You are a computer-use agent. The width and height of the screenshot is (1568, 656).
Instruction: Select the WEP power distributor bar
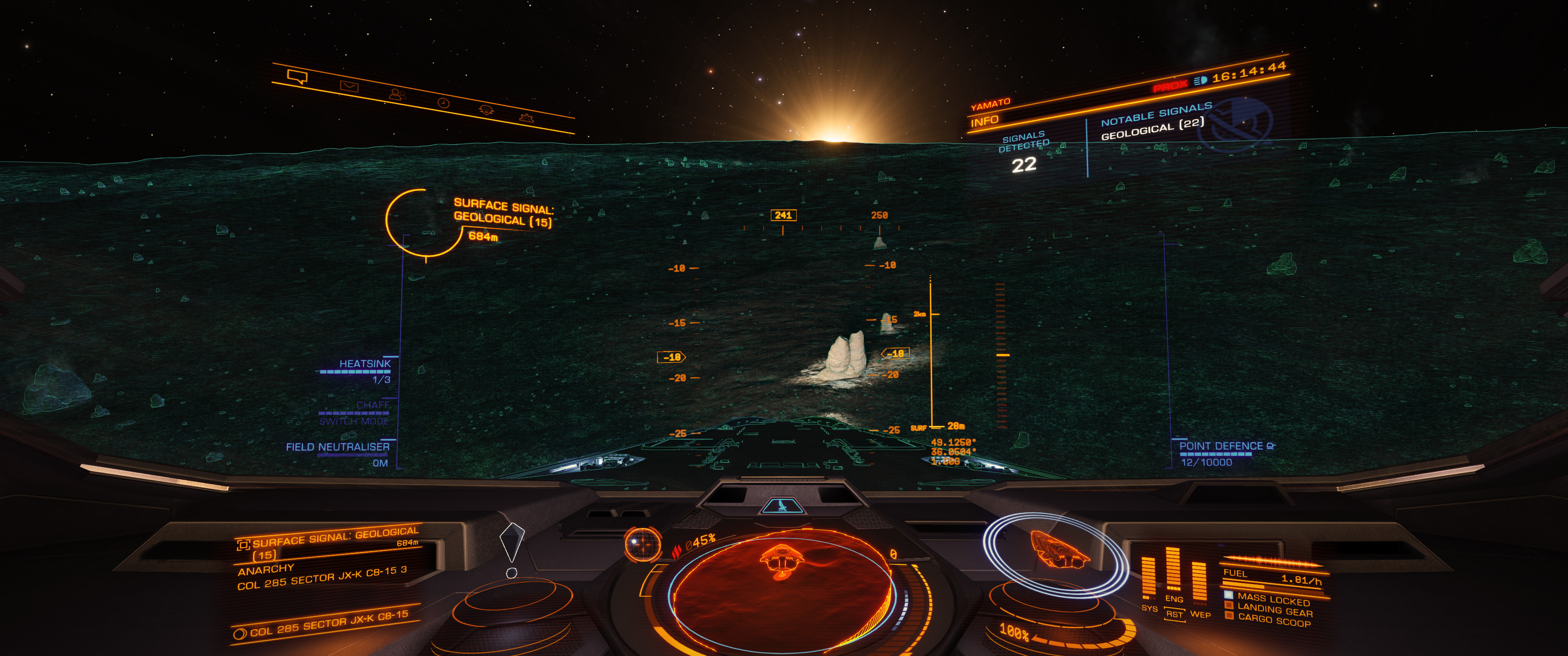[1199, 581]
